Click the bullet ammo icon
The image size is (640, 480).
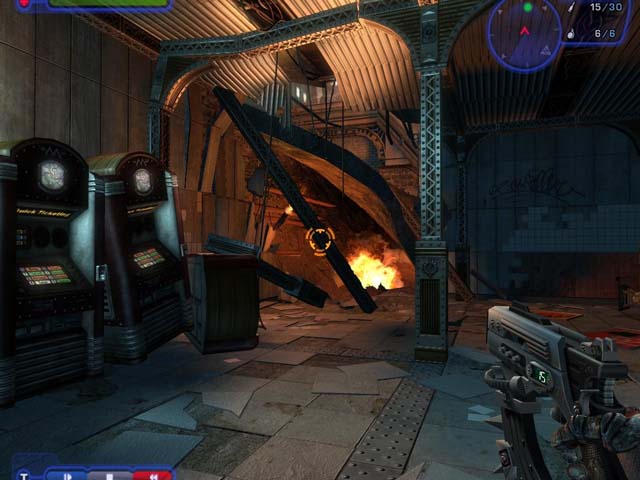click(x=571, y=9)
